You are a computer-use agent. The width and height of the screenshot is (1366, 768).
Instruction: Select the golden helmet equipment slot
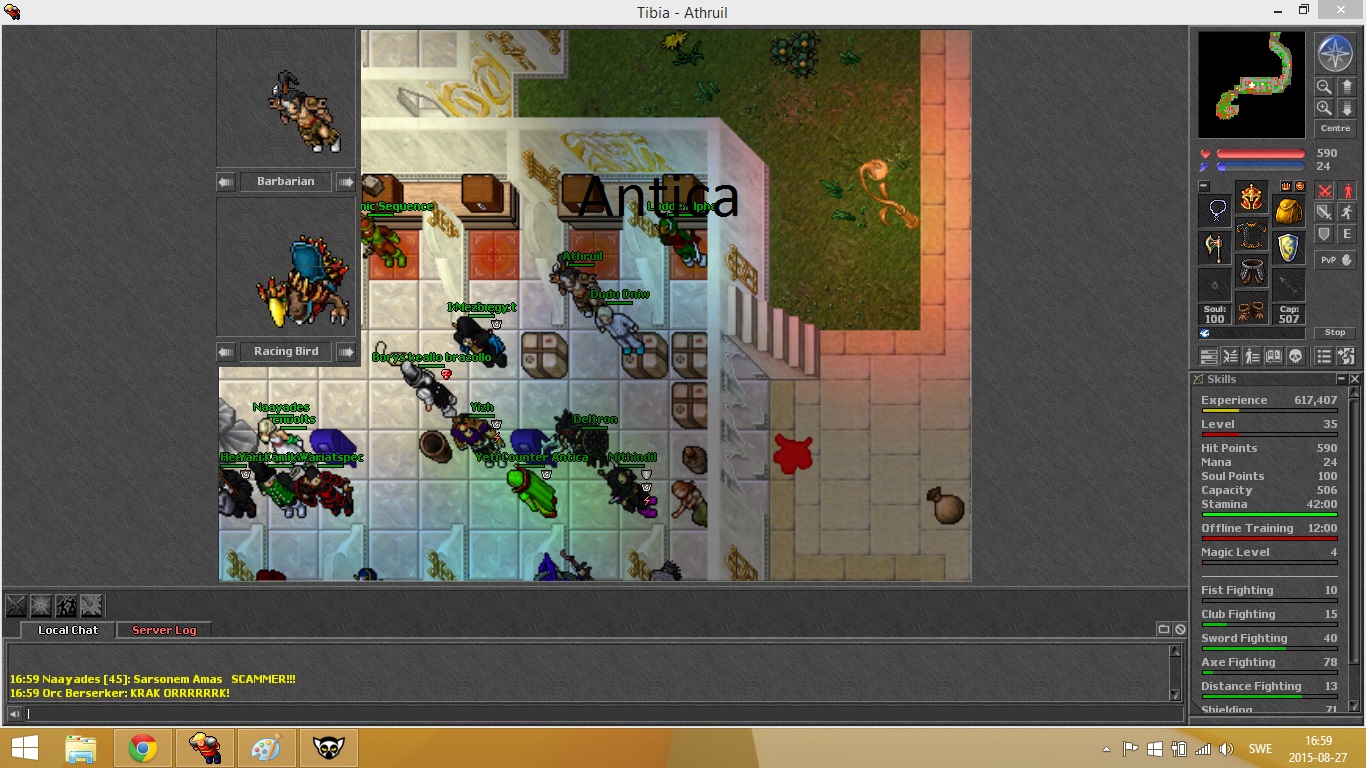(1251, 197)
